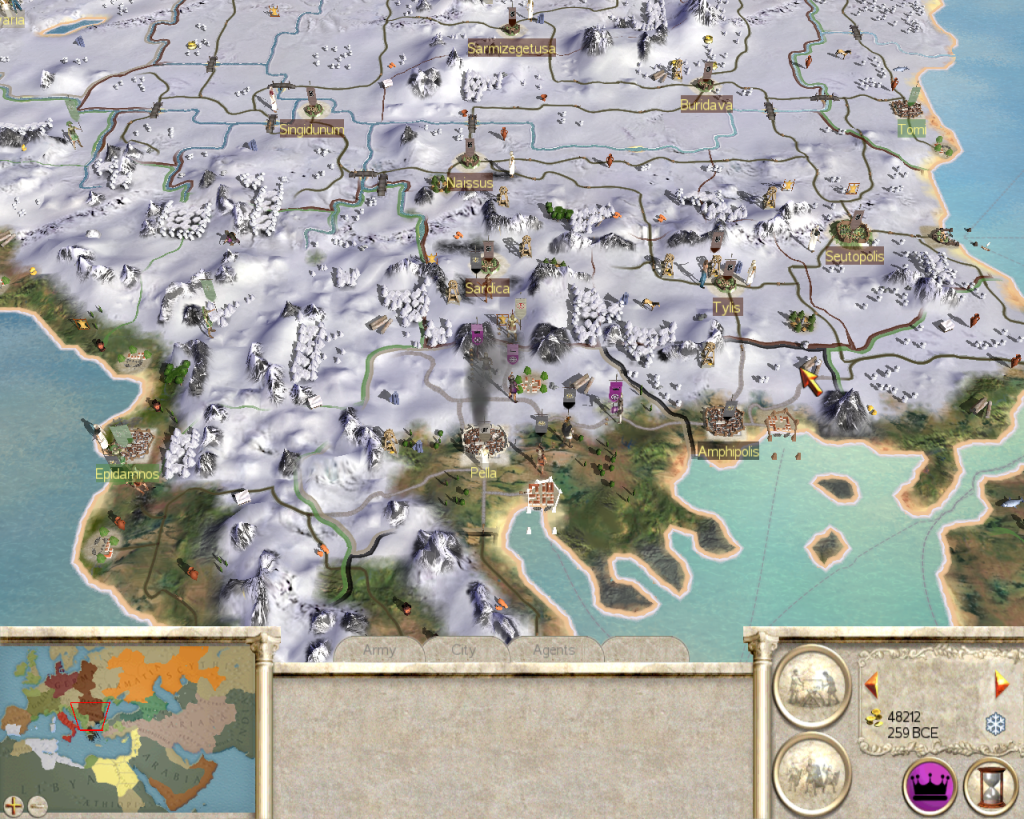The width and height of the screenshot is (1024, 819).
Task: Open the recruitment round button with soldiers
Action: point(812,772)
